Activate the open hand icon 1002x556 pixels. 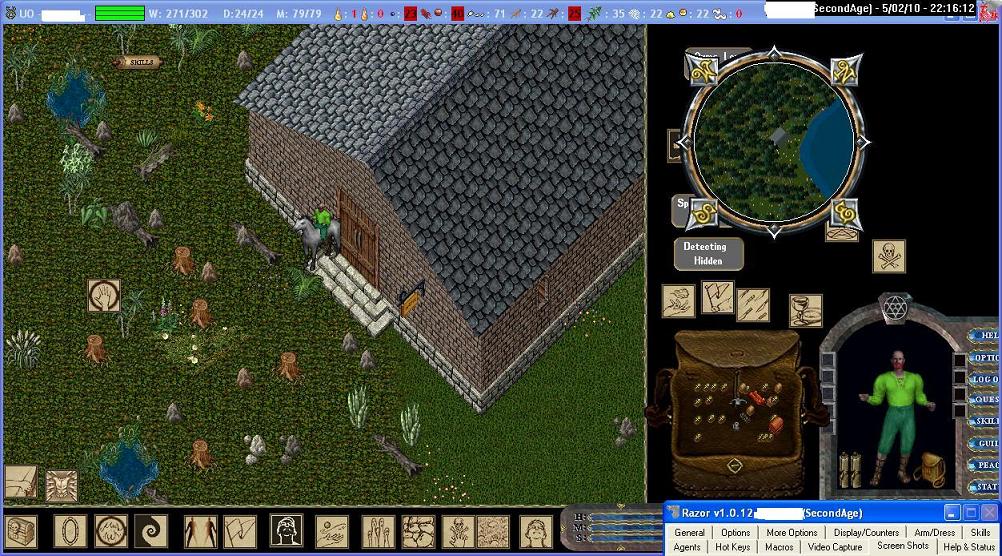[104, 295]
